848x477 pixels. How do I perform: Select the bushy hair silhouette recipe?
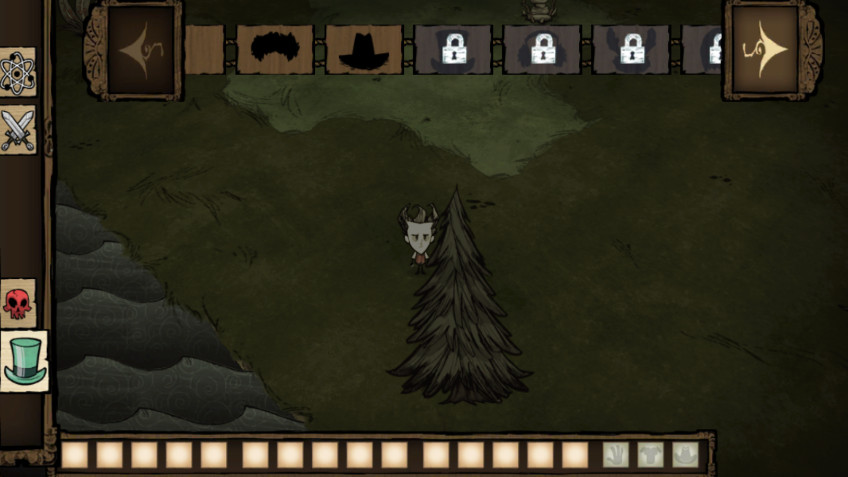click(x=275, y=49)
